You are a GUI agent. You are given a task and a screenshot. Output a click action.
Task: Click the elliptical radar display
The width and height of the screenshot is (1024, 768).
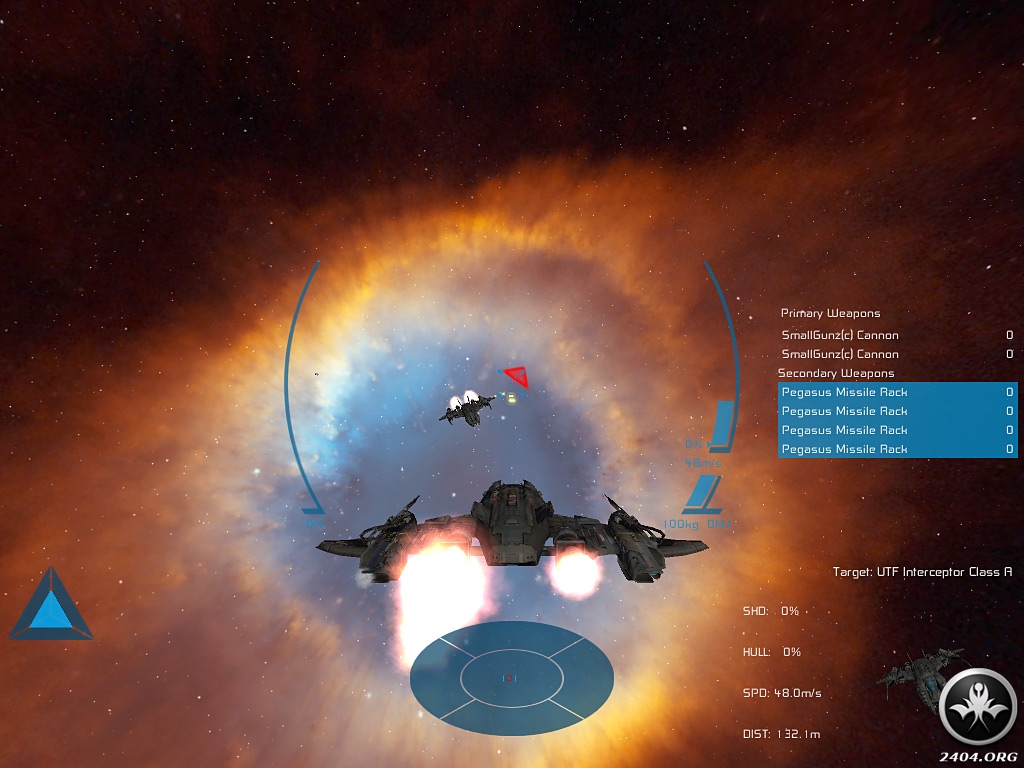click(x=511, y=678)
